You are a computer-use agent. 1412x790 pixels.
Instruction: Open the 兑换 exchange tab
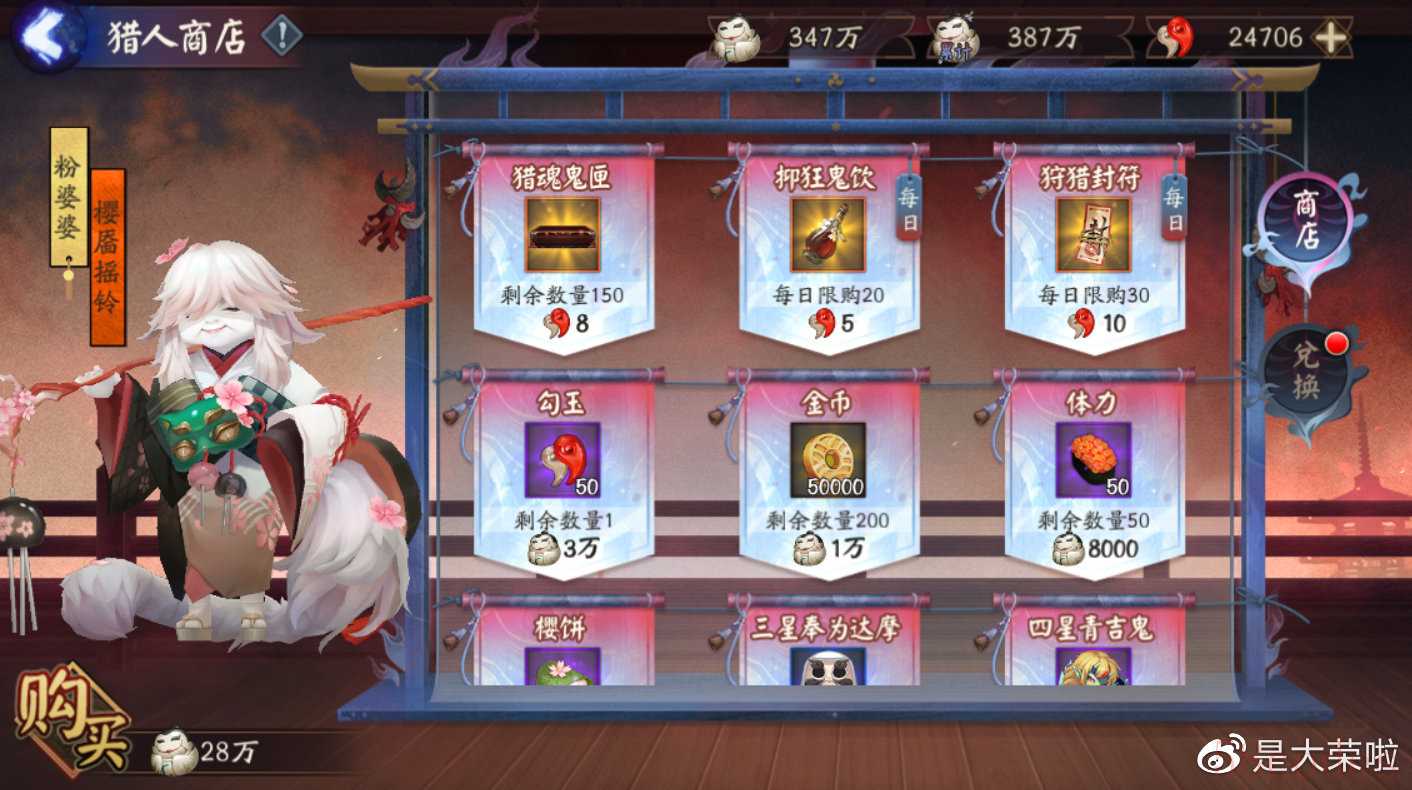point(1305,375)
